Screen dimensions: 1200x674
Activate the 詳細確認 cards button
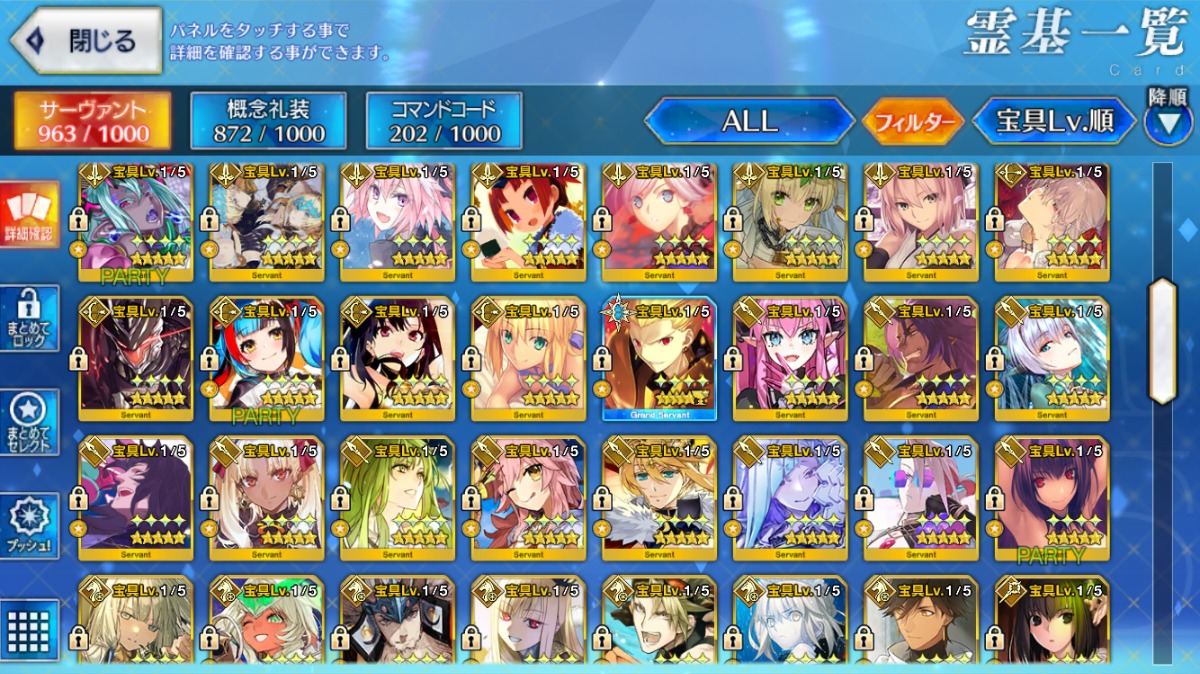tap(28, 215)
